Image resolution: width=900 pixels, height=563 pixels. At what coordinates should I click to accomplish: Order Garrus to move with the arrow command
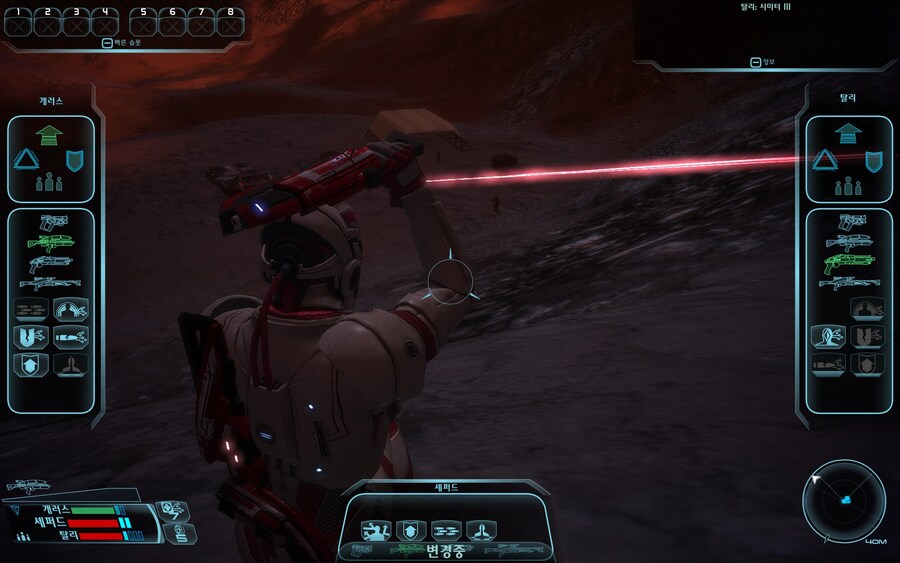pyautogui.click(x=50, y=132)
